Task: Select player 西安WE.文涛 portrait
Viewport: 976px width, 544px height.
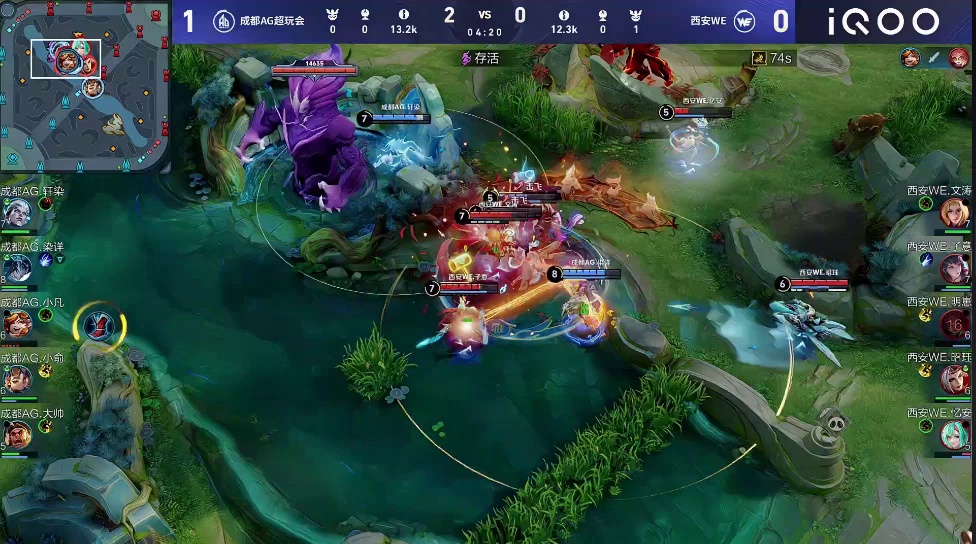Action: [x=955, y=213]
